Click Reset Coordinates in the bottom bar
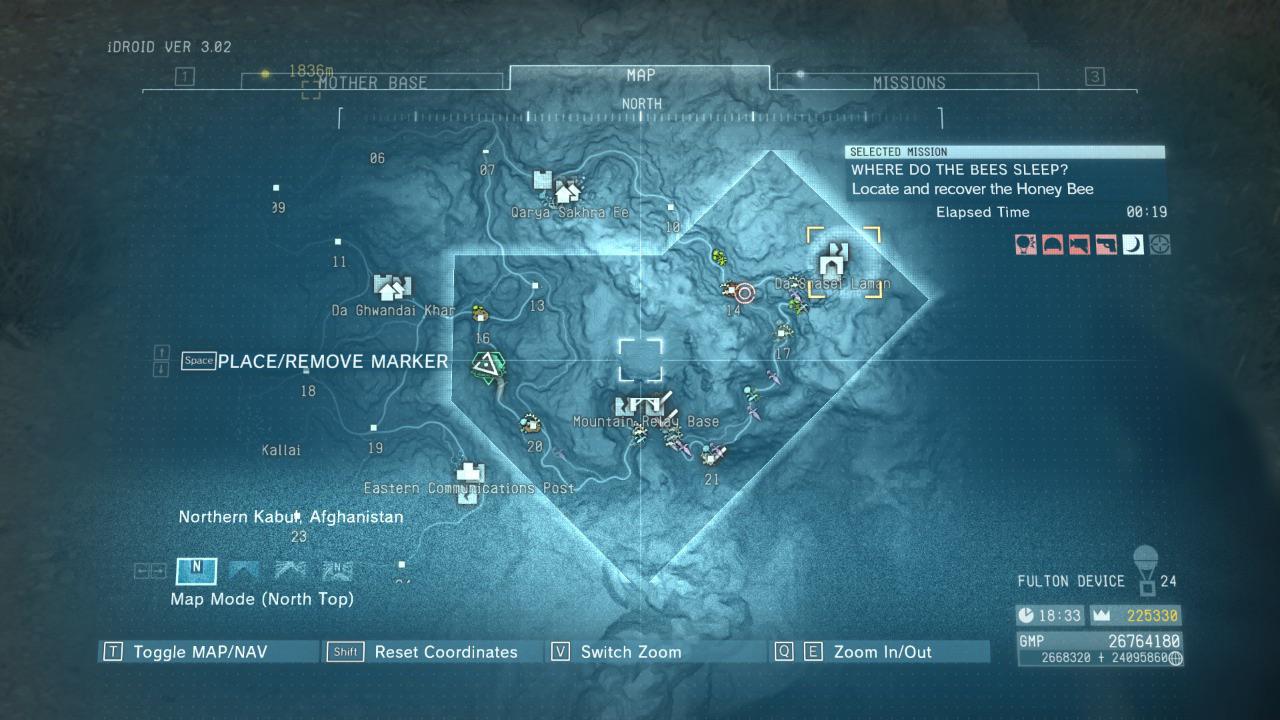This screenshot has width=1280, height=720. [x=446, y=651]
